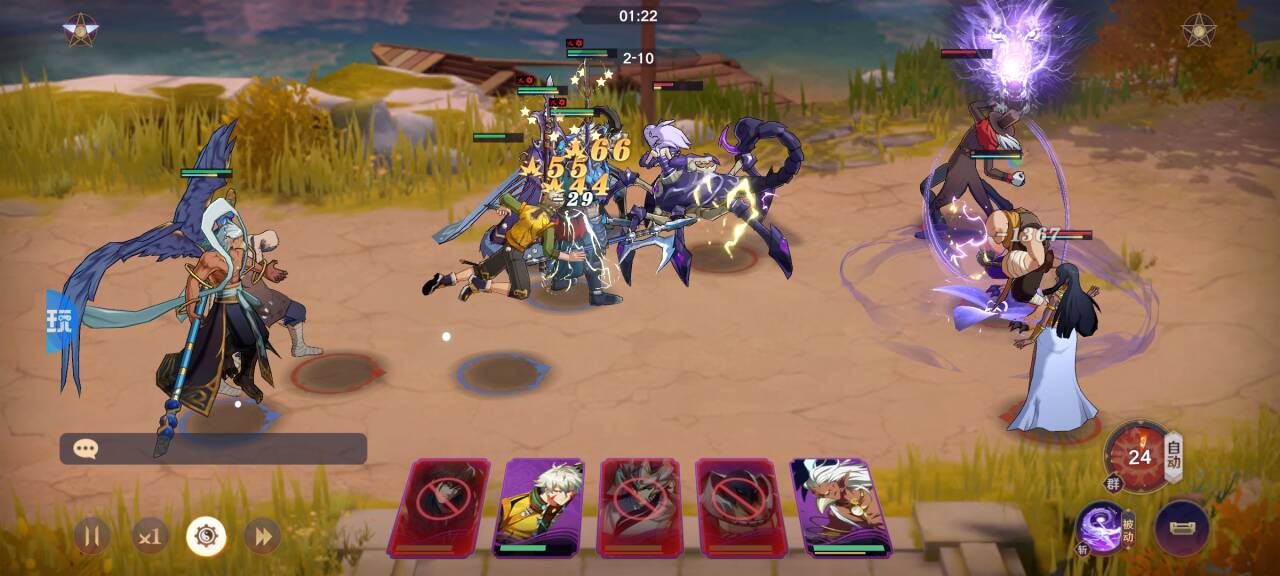Click the right team pentagram emblem
The width and height of the screenshot is (1280, 576).
click(1198, 30)
